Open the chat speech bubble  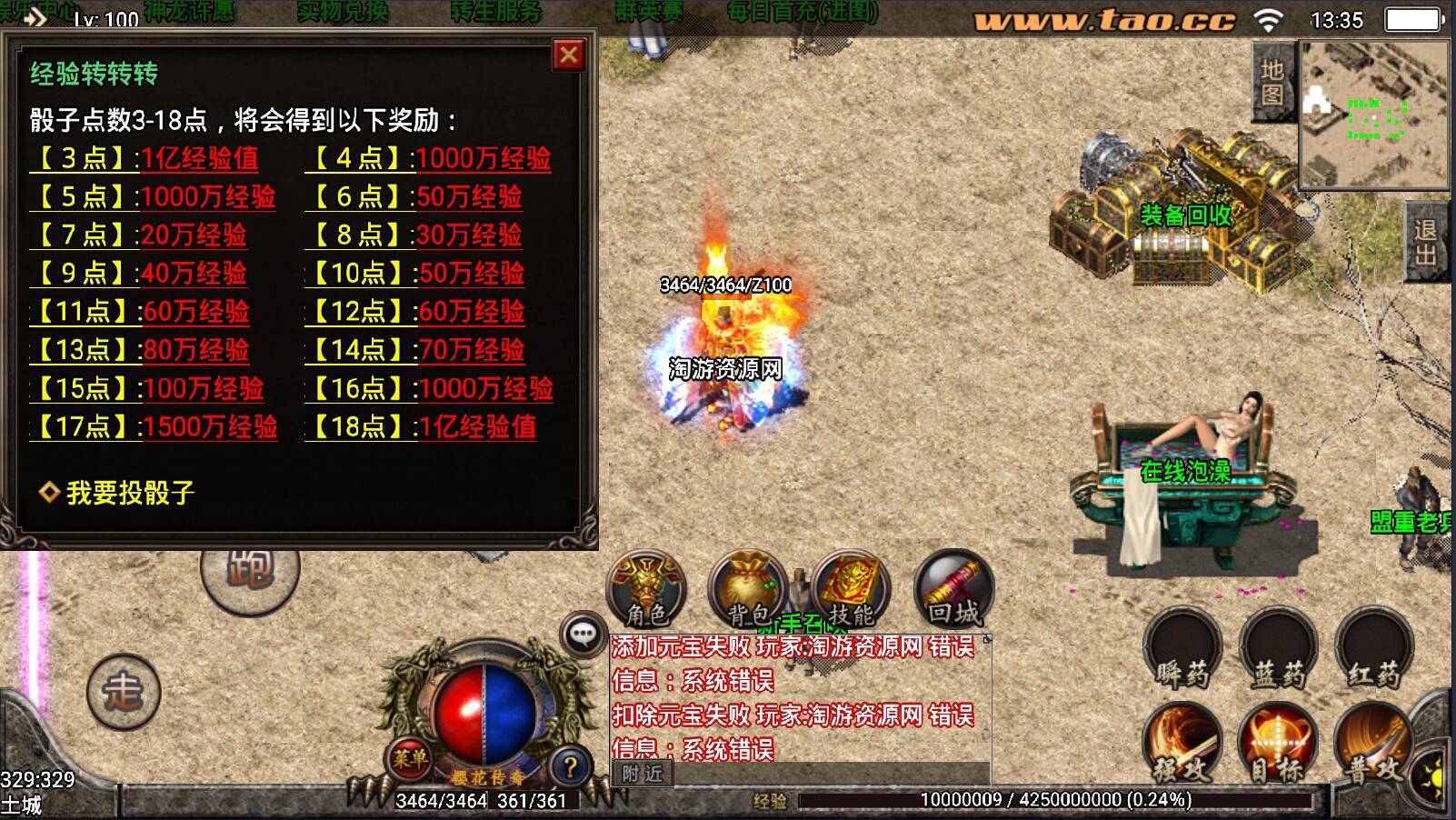tap(583, 634)
